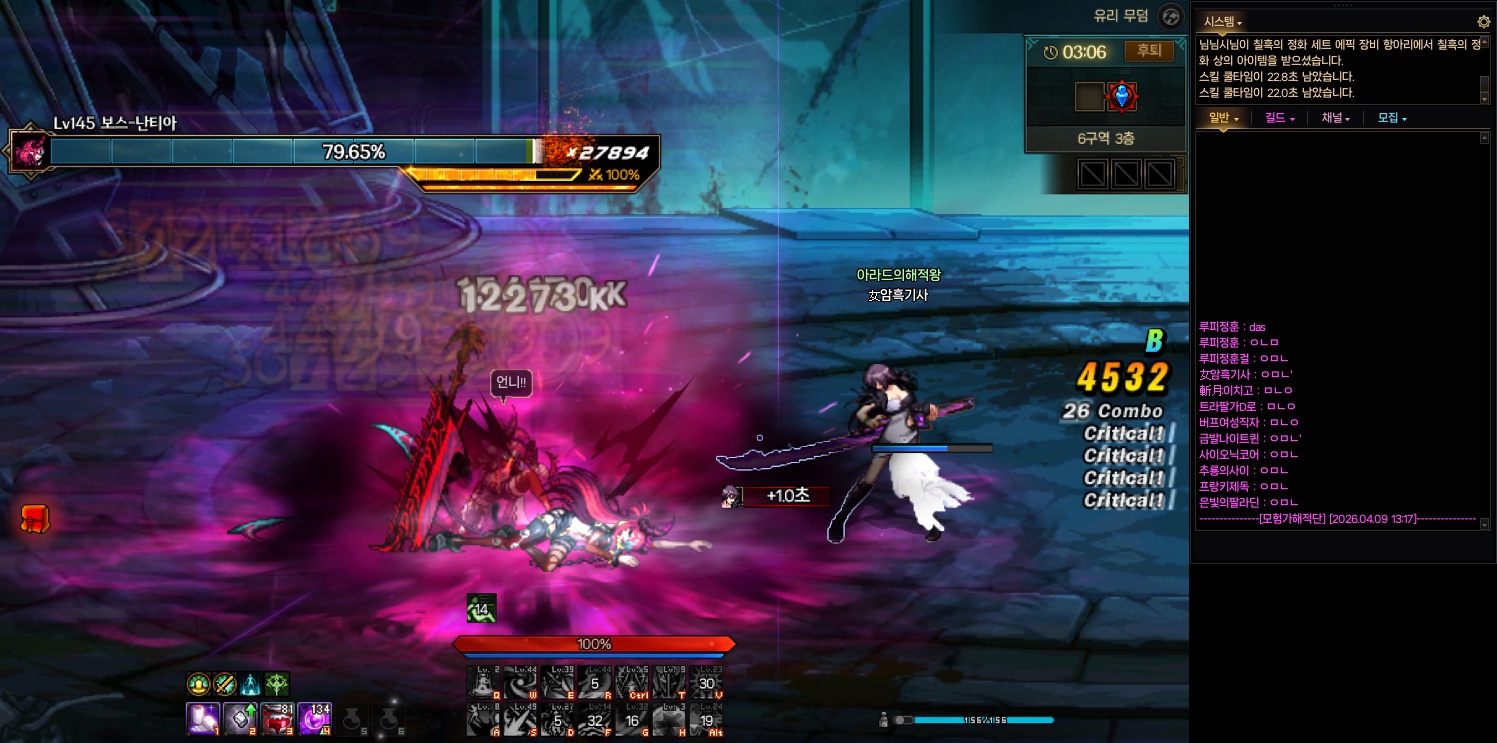Open the globe icon beside 유리 무덤

[1171, 16]
